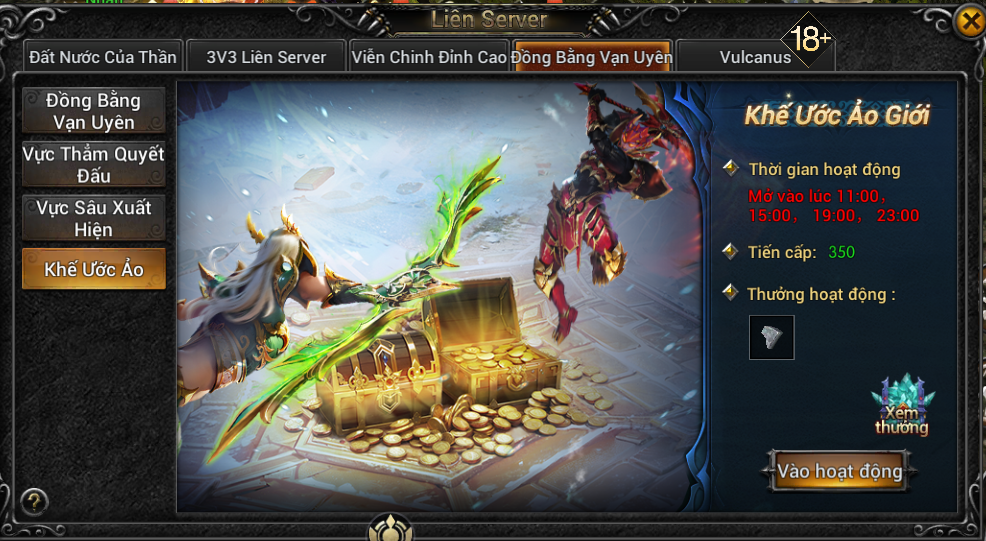Open the 3V3 Liên Server tab

tap(266, 57)
